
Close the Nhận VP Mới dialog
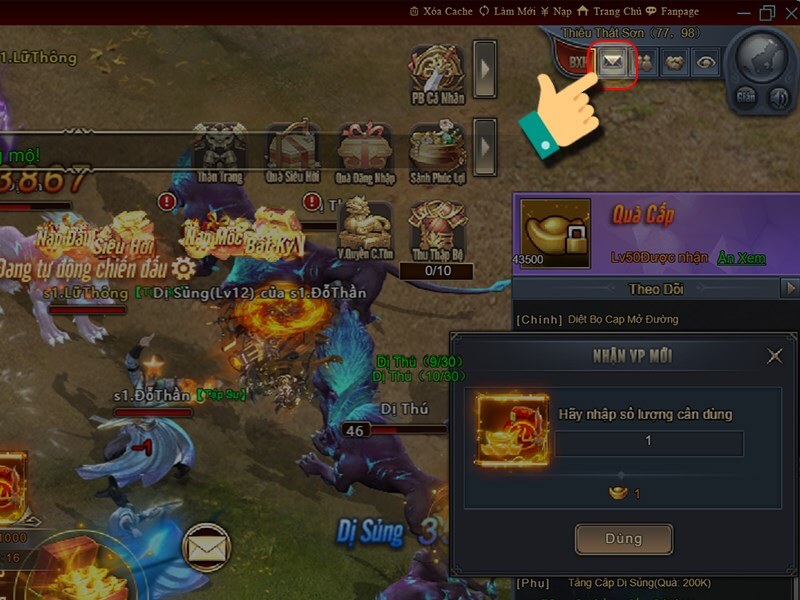coord(774,356)
